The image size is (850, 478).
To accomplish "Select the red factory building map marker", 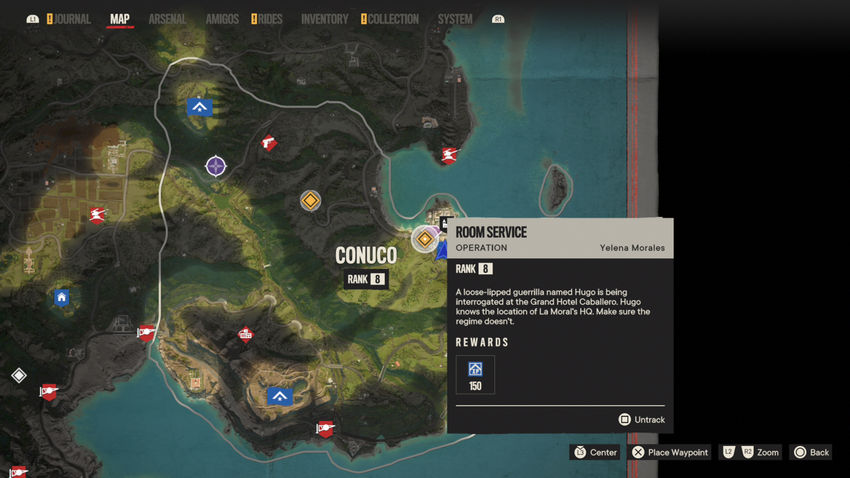I will 245,335.
